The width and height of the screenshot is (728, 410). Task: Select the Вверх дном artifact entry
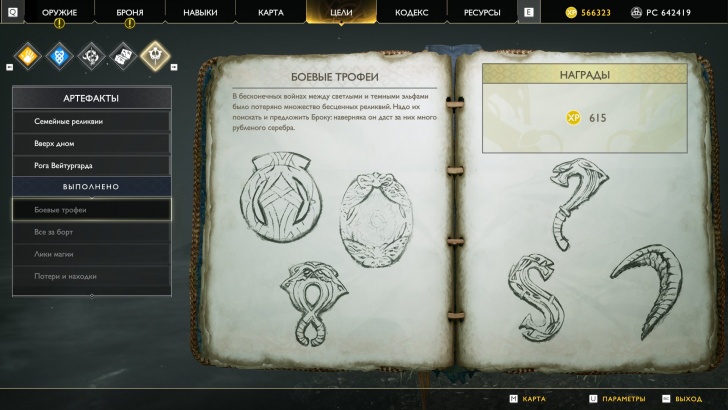[91, 143]
